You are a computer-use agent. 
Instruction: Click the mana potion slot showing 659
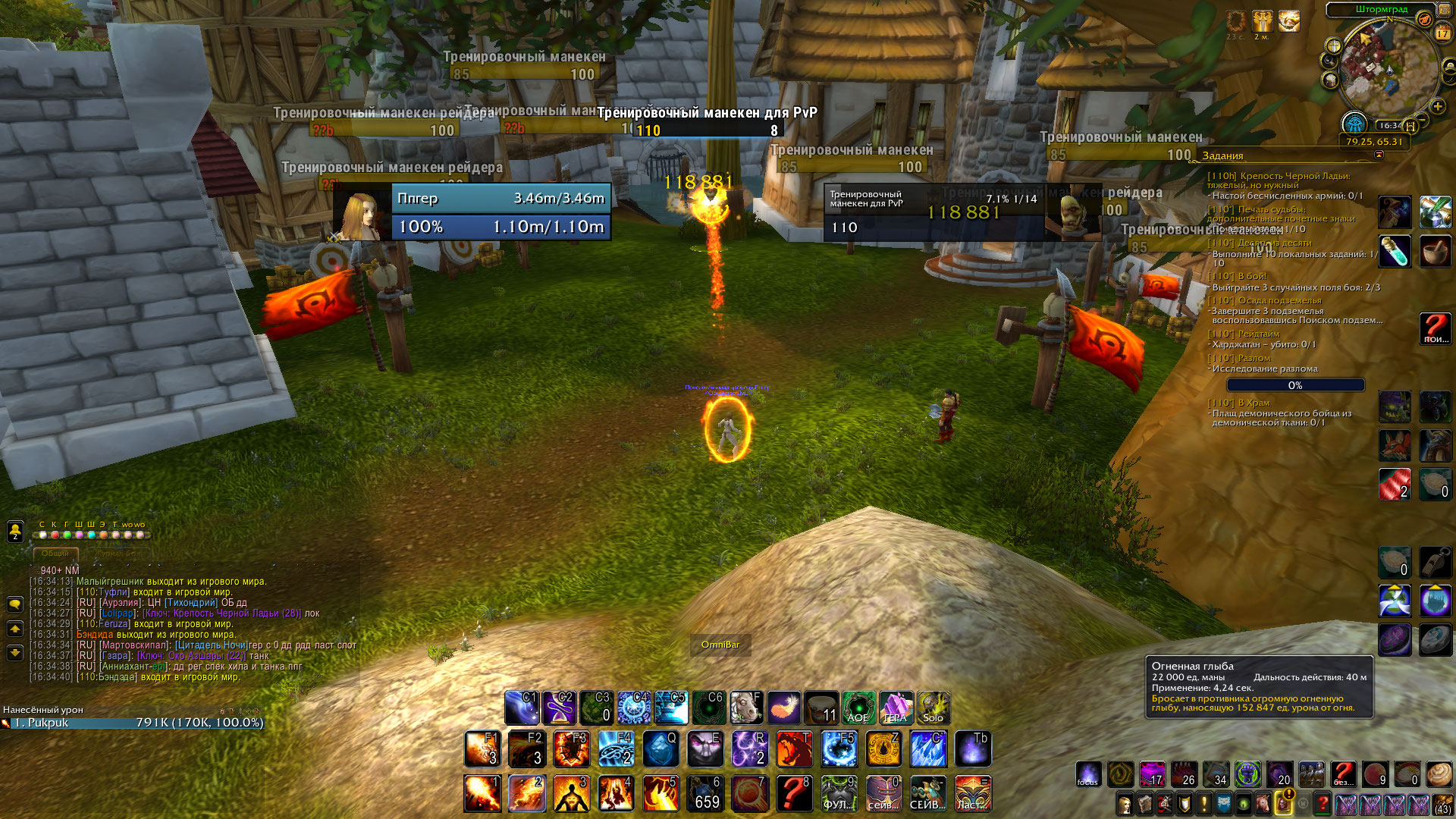click(x=705, y=793)
